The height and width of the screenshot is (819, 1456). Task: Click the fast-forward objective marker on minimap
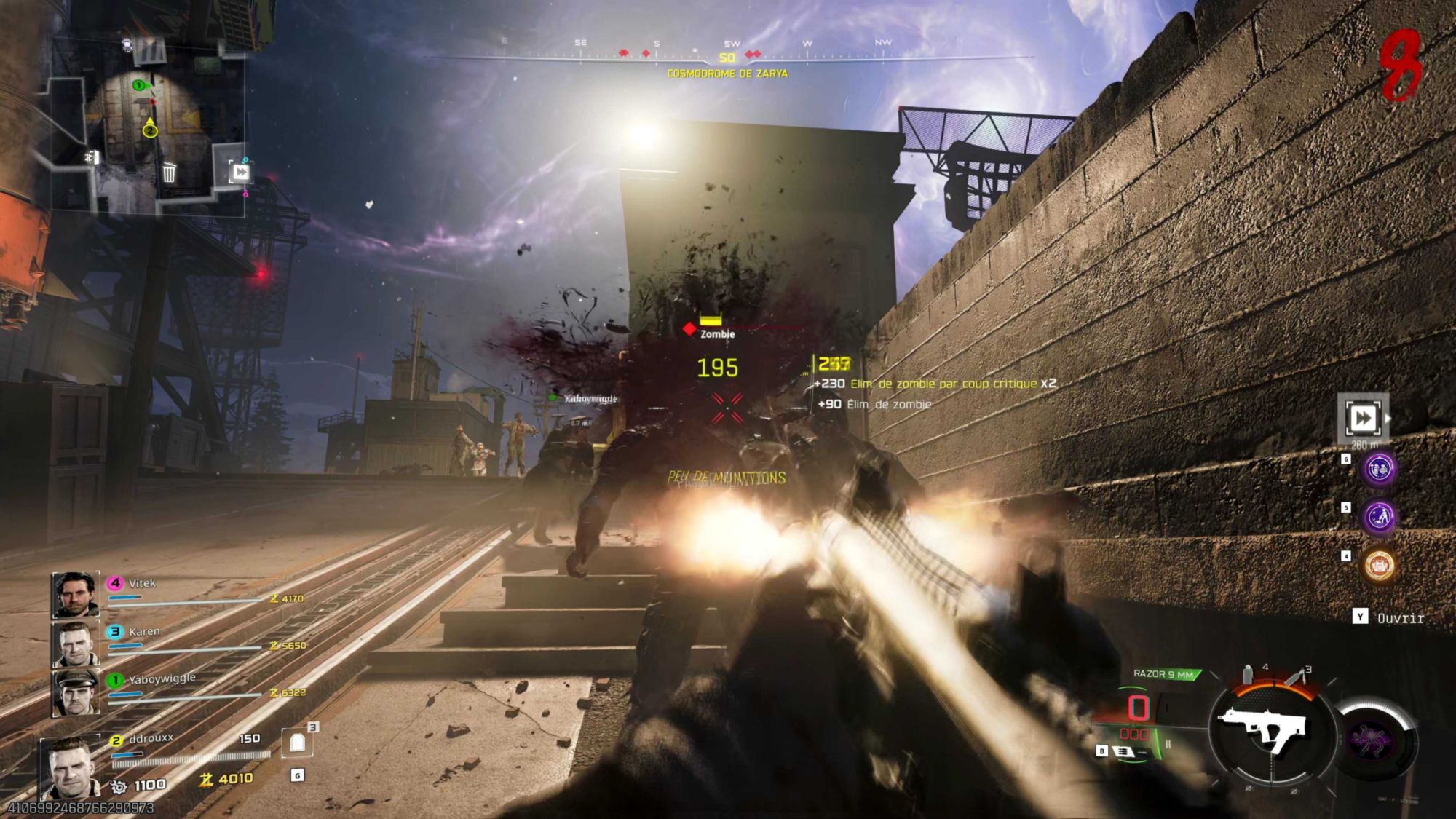240,173
